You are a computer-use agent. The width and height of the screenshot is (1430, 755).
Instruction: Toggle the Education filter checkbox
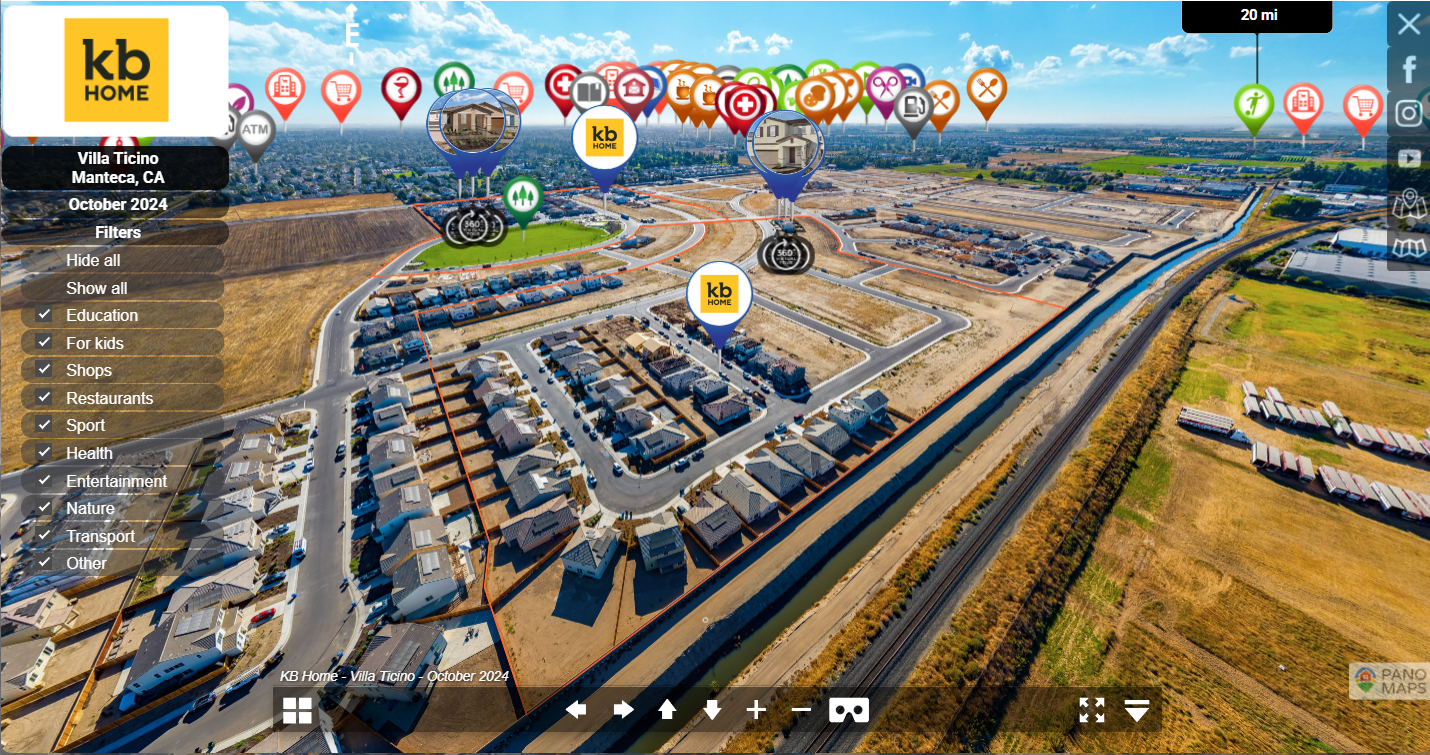pyautogui.click(x=45, y=315)
